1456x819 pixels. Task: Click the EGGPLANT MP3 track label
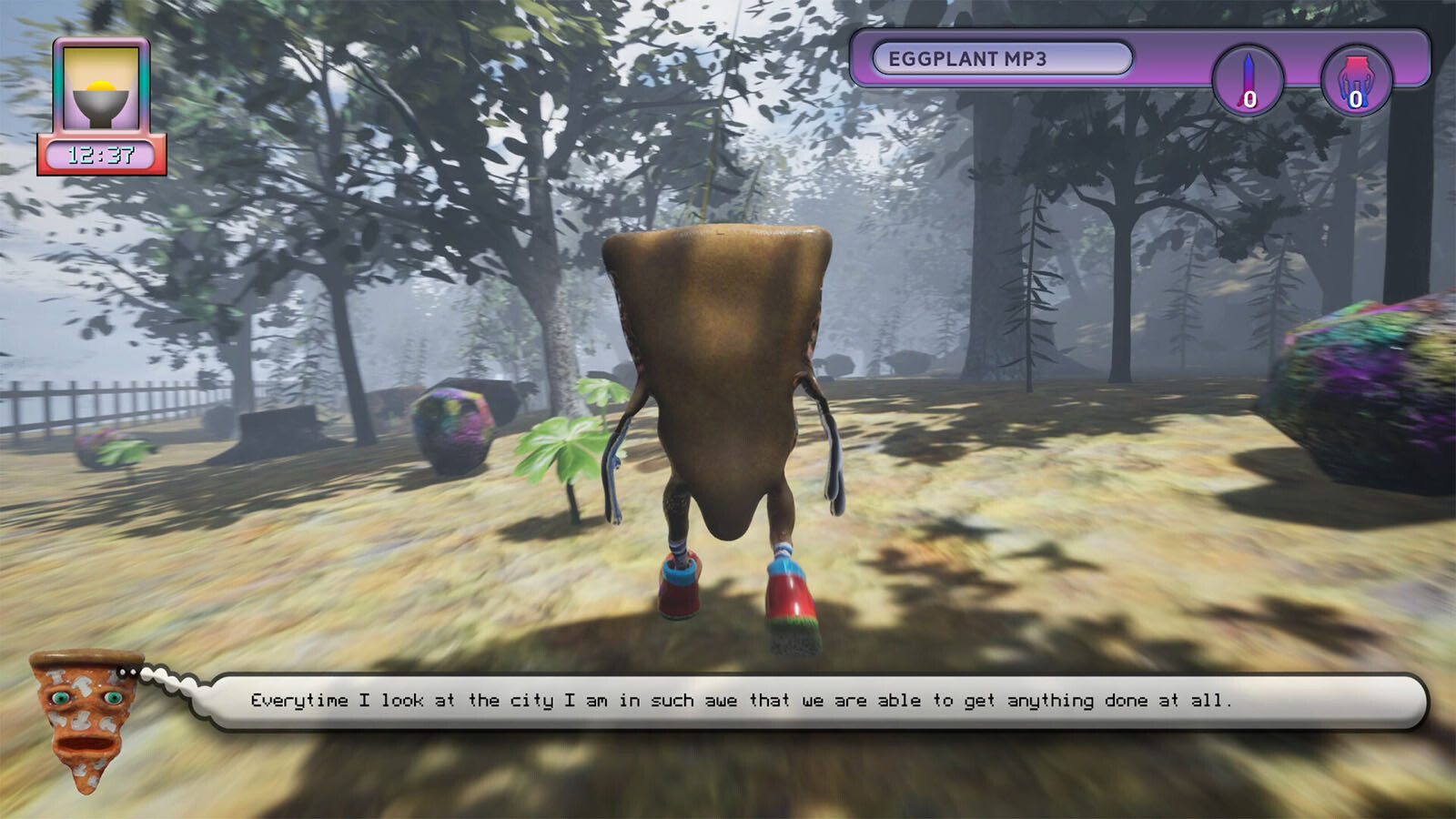click(1001, 59)
